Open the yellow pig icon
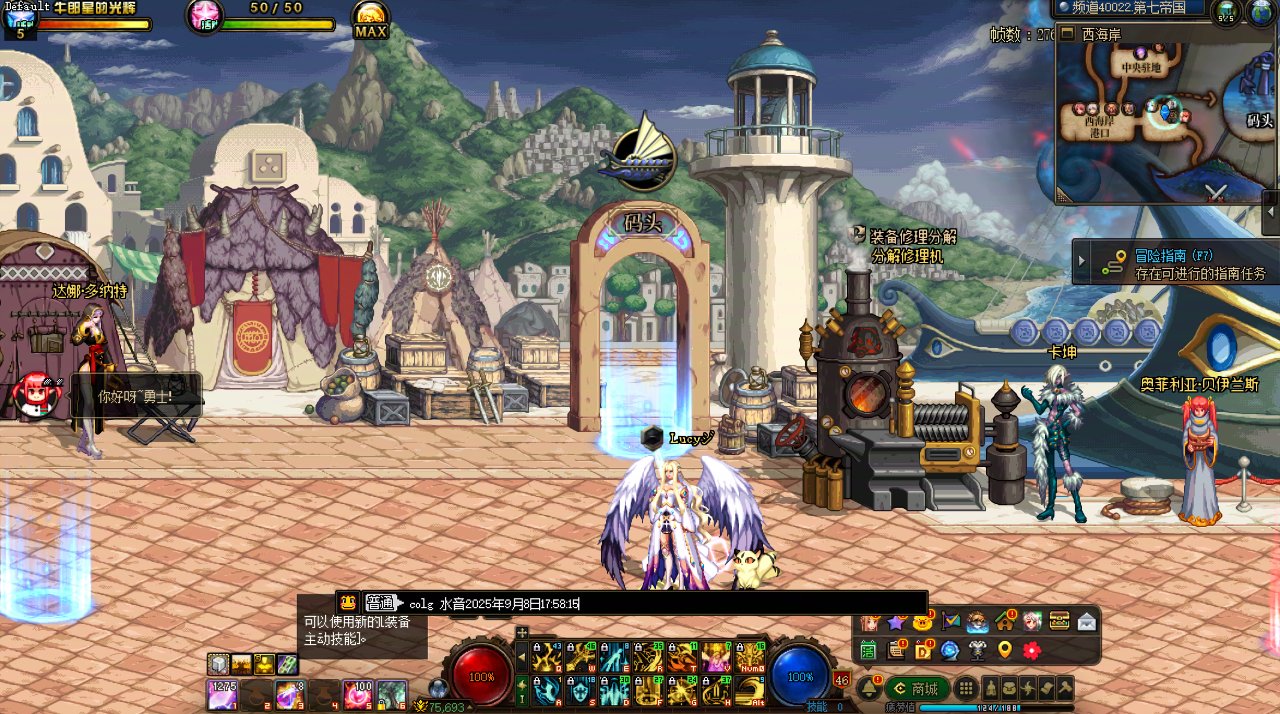The width and height of the screenshot is (1280, 714). click(923, 622)
